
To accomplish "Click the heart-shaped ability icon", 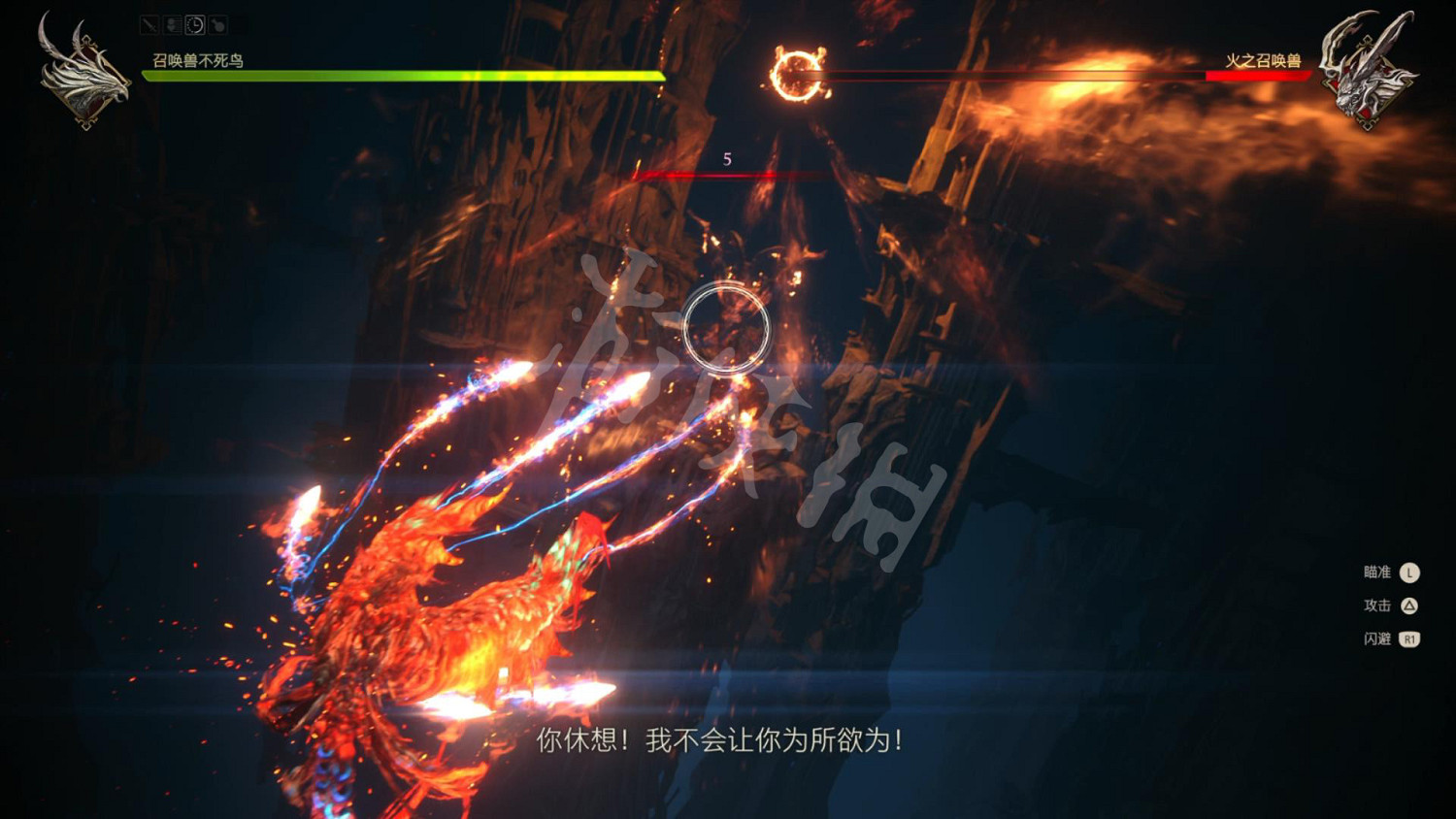I will pos(172,25).
